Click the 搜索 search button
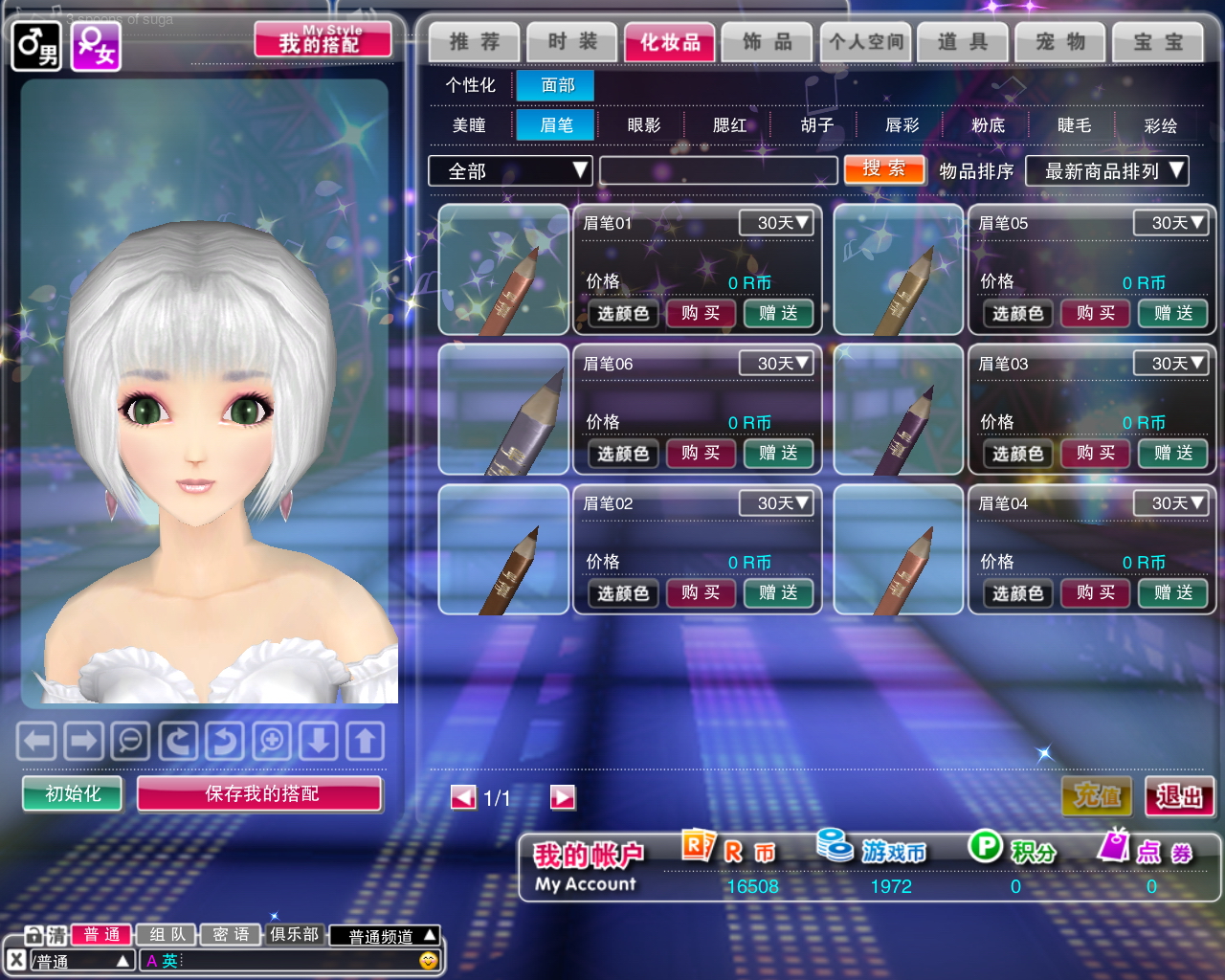The width and height of the screenshot is (1225, 980). pyautogui.click(x=884, y=169)
